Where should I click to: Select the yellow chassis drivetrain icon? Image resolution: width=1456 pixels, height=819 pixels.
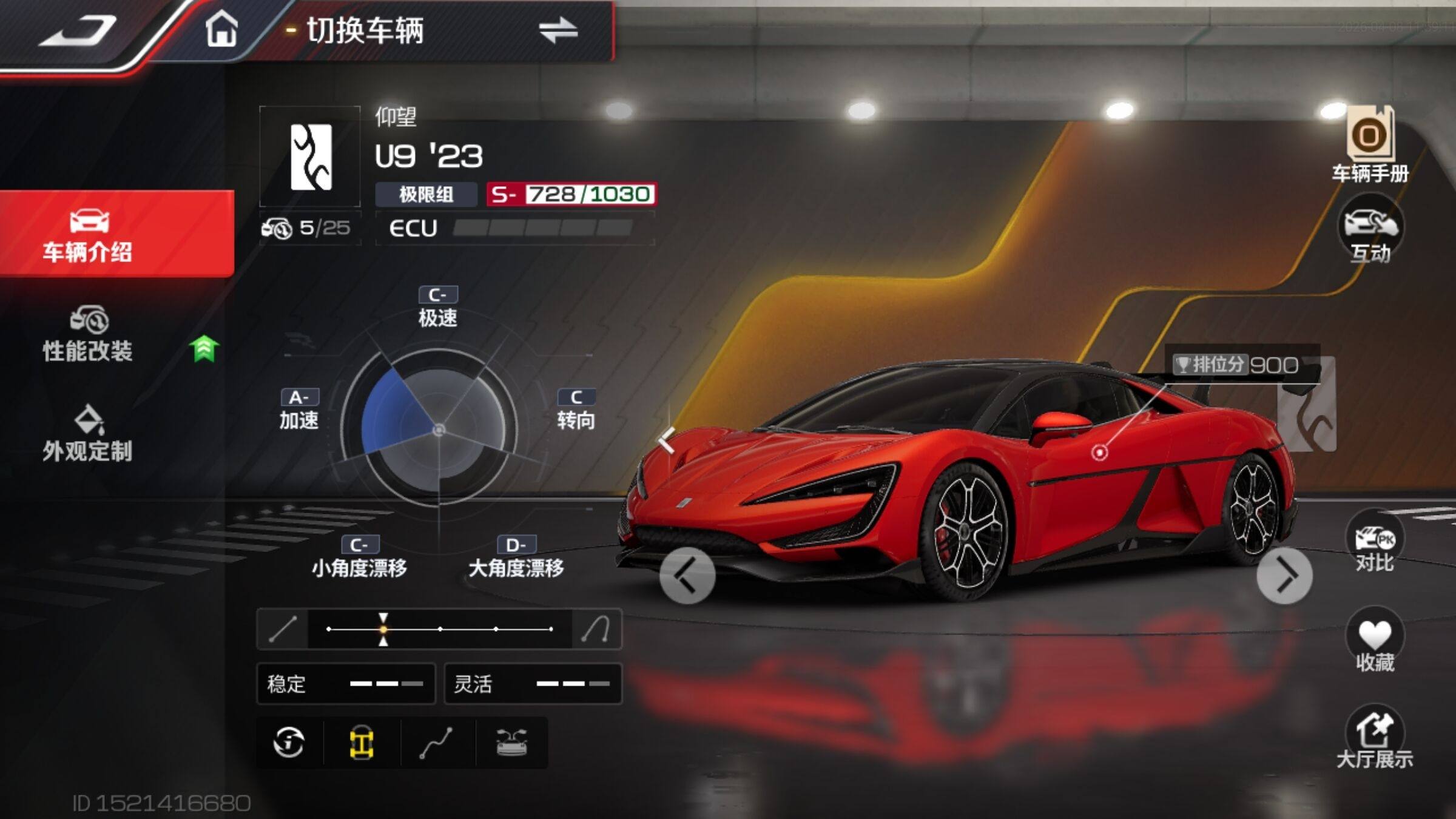[x=362, y=743]
